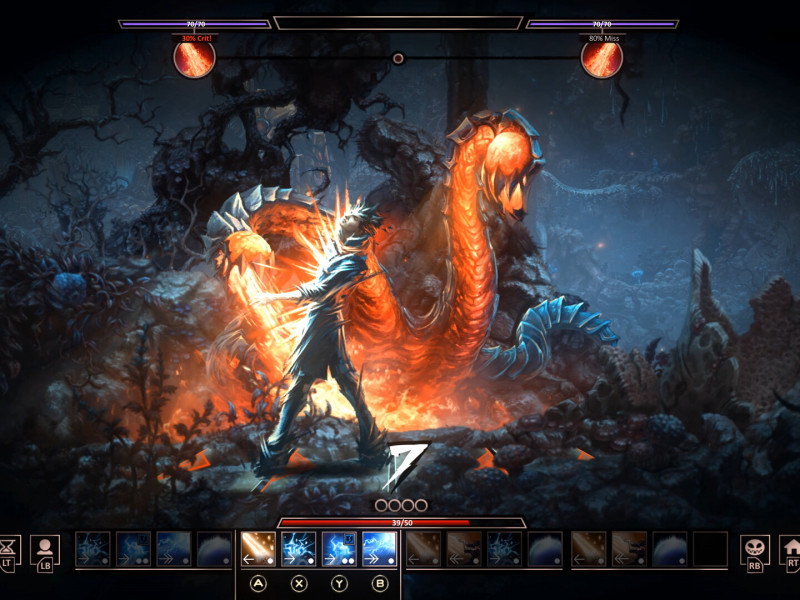The image size is (800, 600).
Task: Inspect the fire orb labeled 30% Crit
Action: point(194,58)
